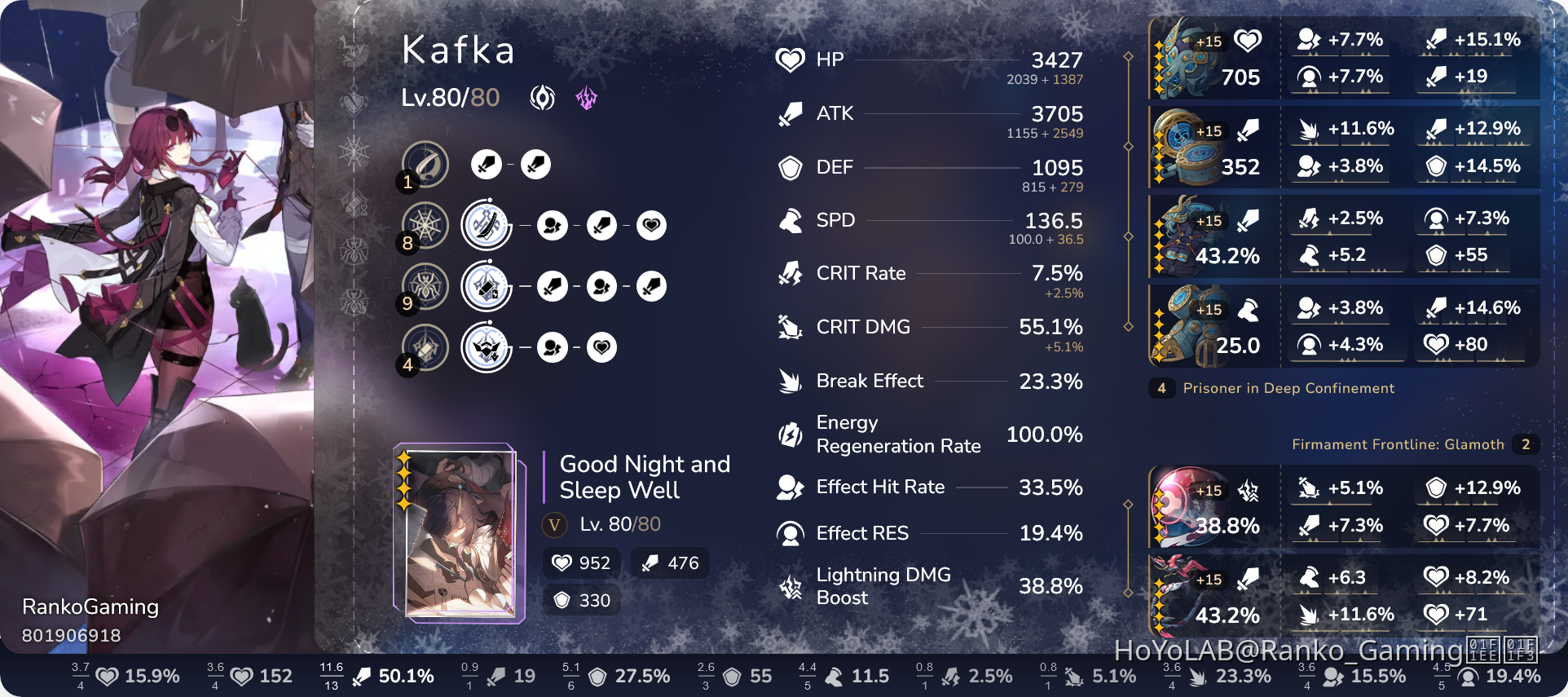
Task: Select the planar sphere with 38.8% Lightning DMG
Action: (1212, 506)
